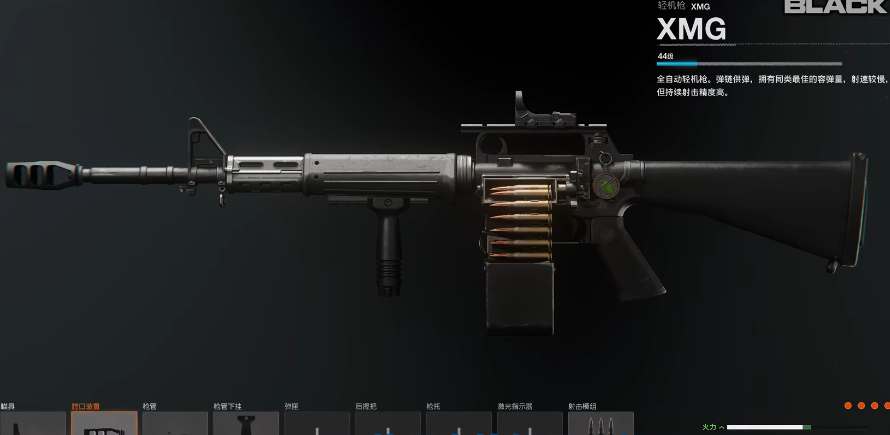Select the 弹匣 magazine attachment slot
The image size is (890, 435).
coord(317,423)
